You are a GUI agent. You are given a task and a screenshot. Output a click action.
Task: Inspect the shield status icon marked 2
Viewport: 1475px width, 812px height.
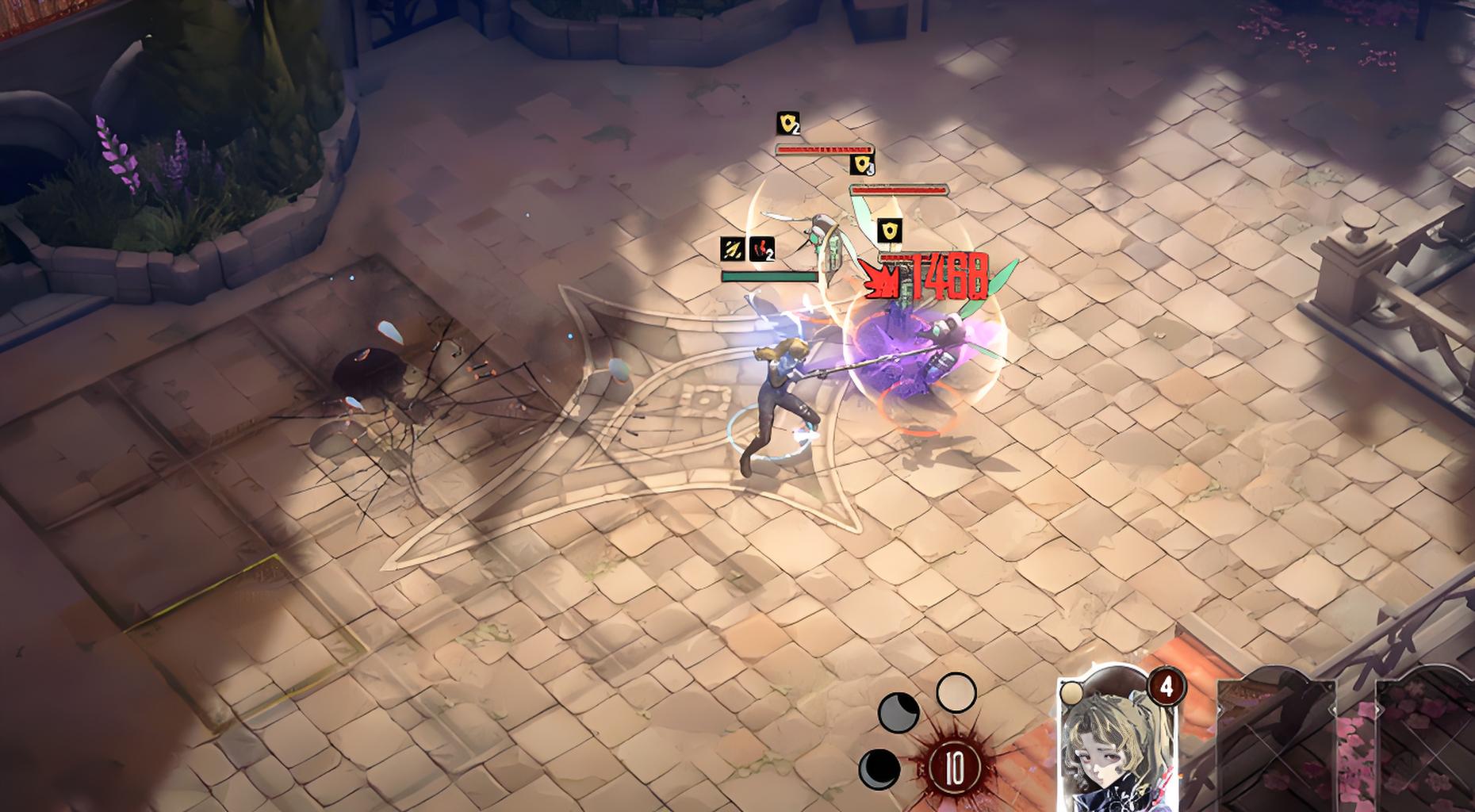point(787,124)
